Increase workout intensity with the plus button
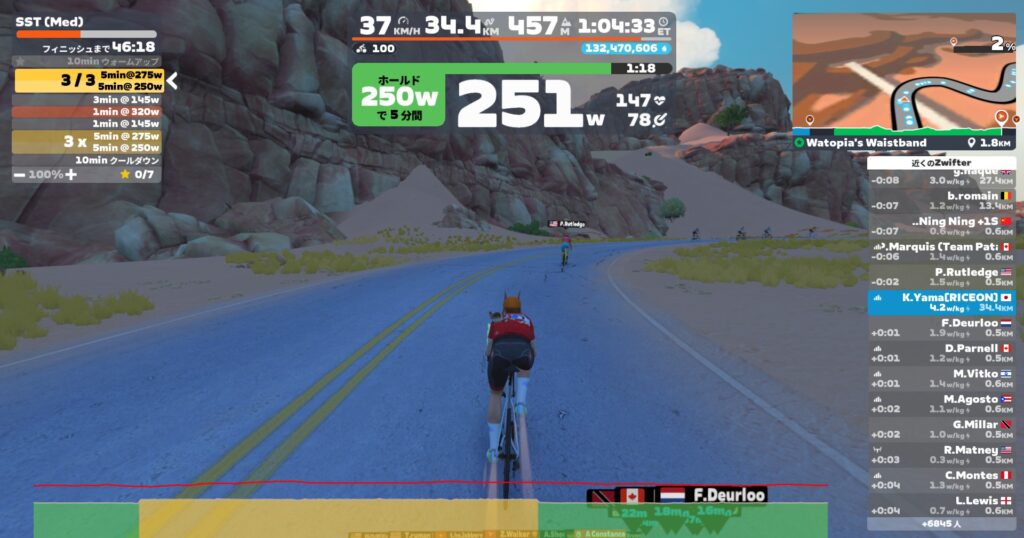The image size is (1024, 538). [71, 175]
